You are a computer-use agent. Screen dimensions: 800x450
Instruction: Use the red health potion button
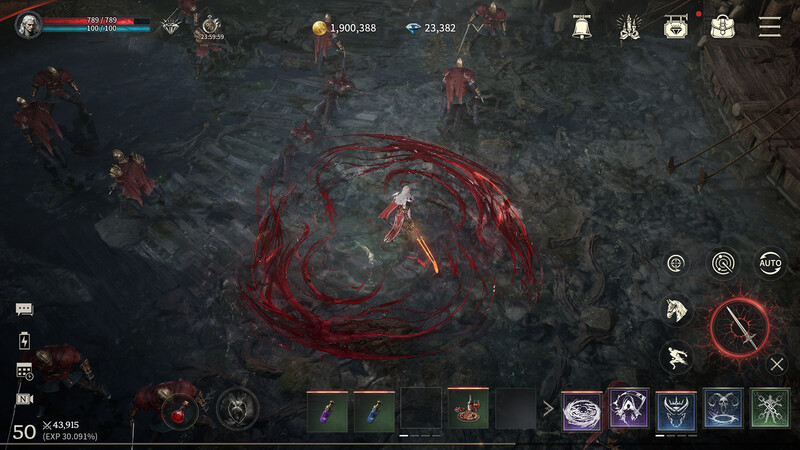click(180, 409)
